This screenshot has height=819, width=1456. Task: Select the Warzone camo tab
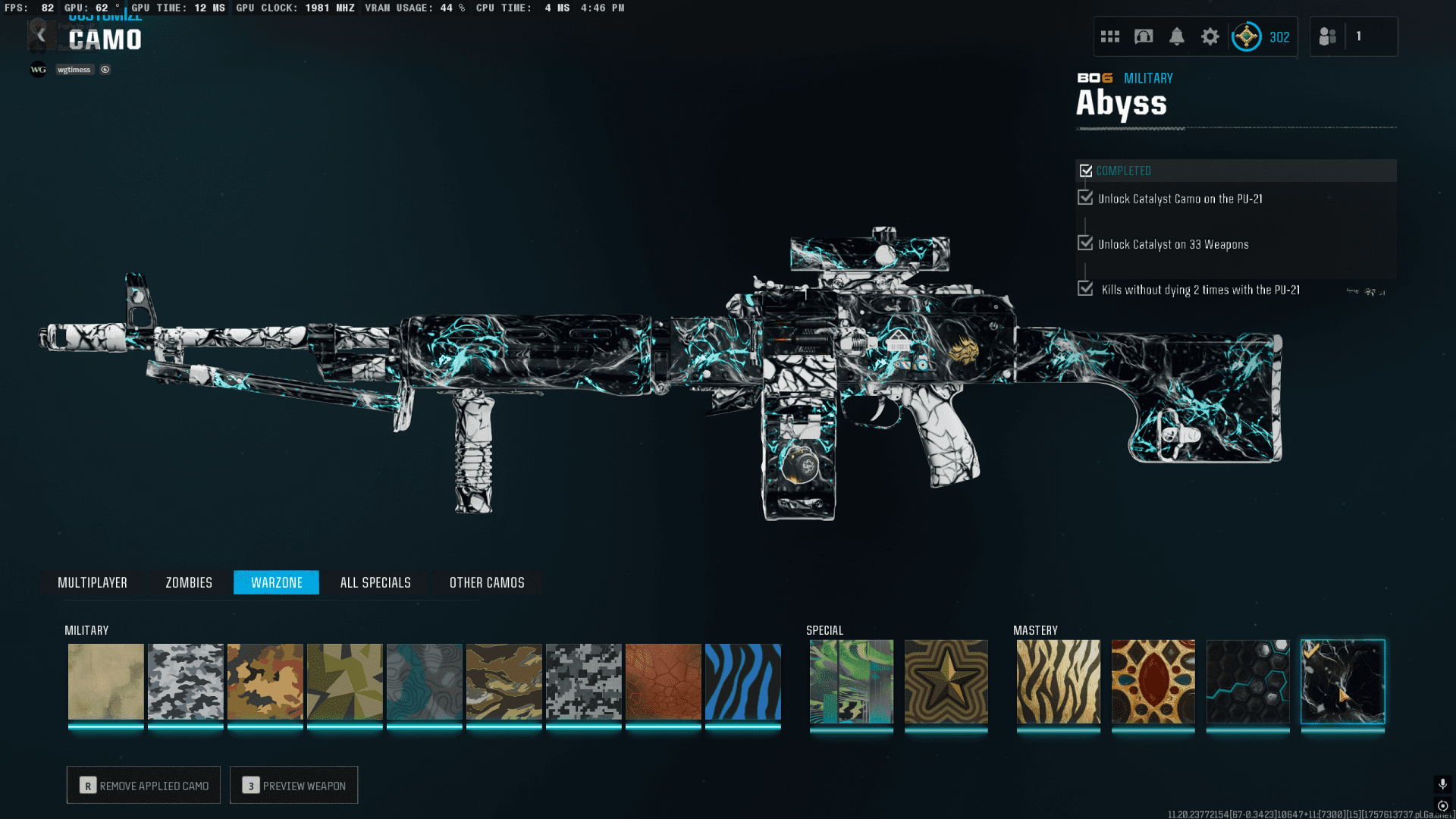coord(276,582)
